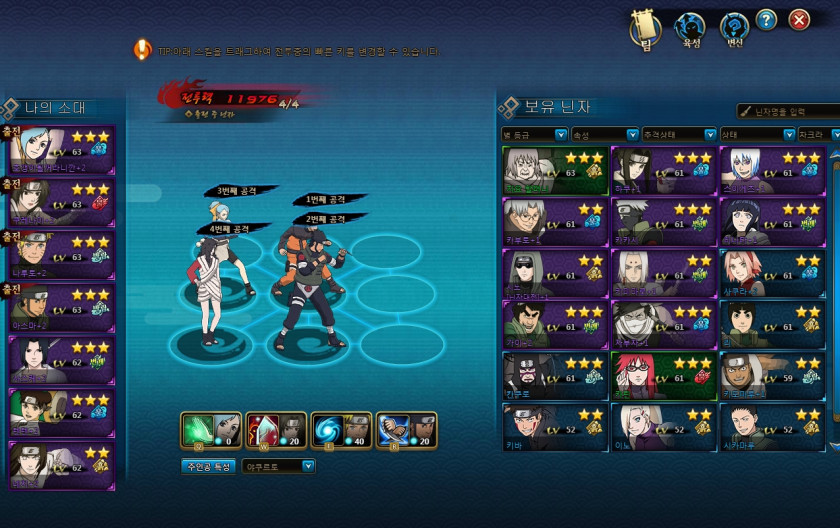The image size is (840, 528).
Task: Select the Ino ninja card
Action: point(664,427)
